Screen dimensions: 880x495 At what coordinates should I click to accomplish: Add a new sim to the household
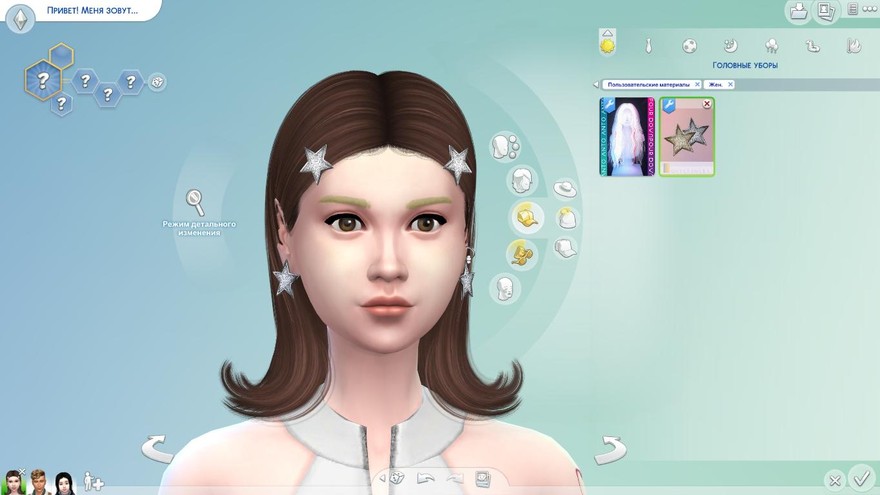(93, 481)
